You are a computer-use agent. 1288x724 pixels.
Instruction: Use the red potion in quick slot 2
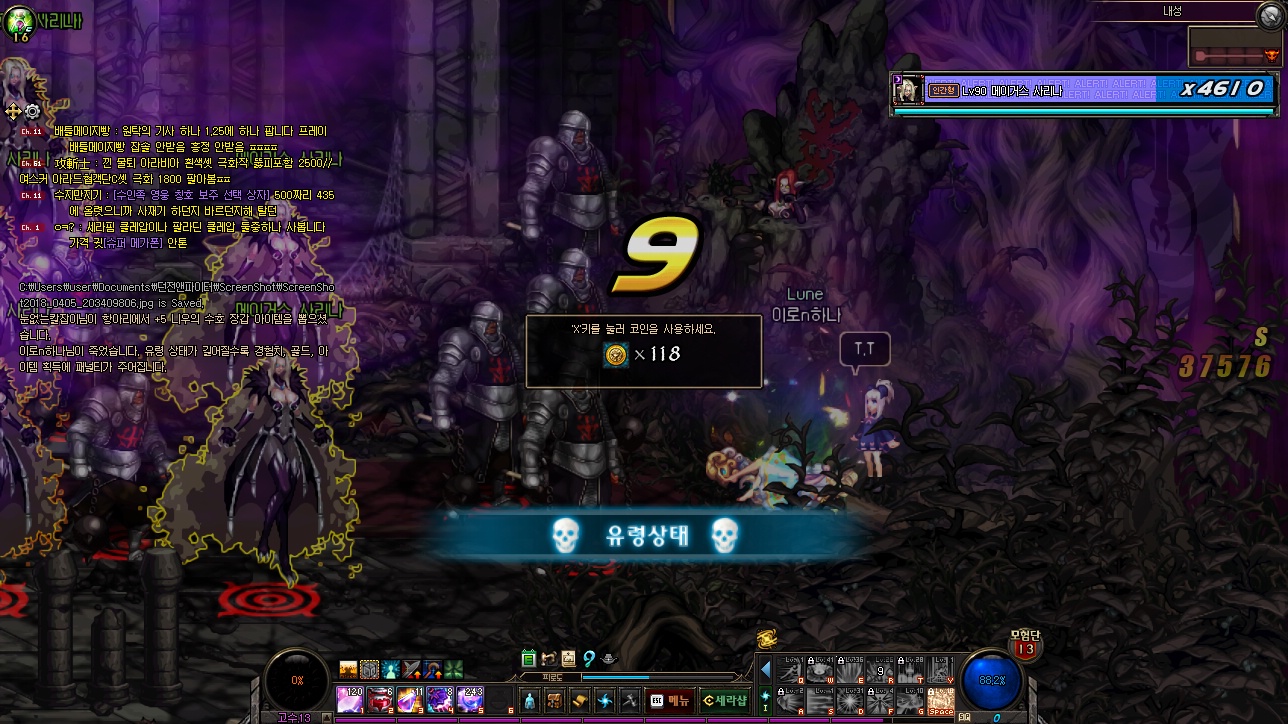pyautogui.click(x=380, y=700)
